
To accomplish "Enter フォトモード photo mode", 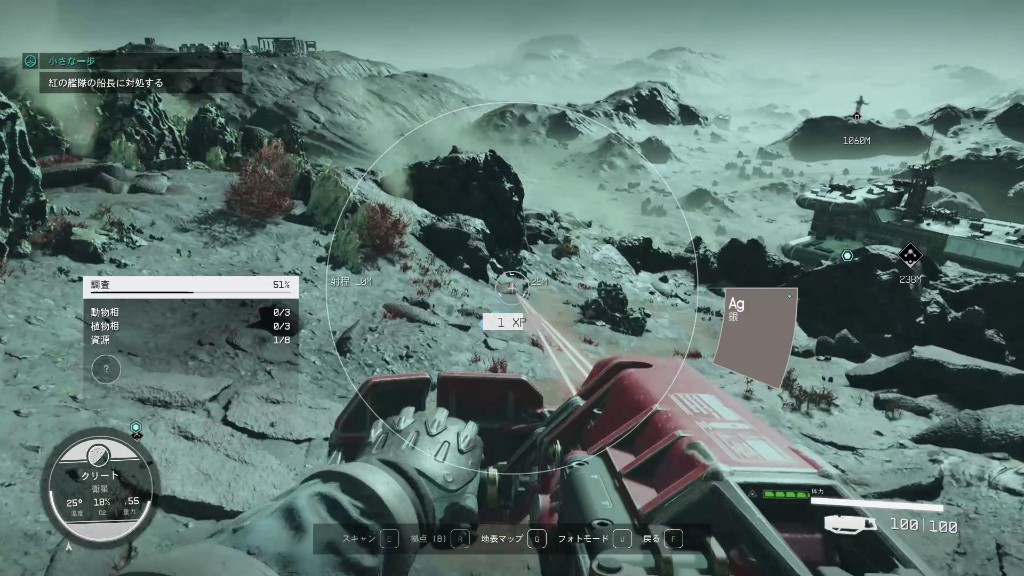I will [596, 539].
